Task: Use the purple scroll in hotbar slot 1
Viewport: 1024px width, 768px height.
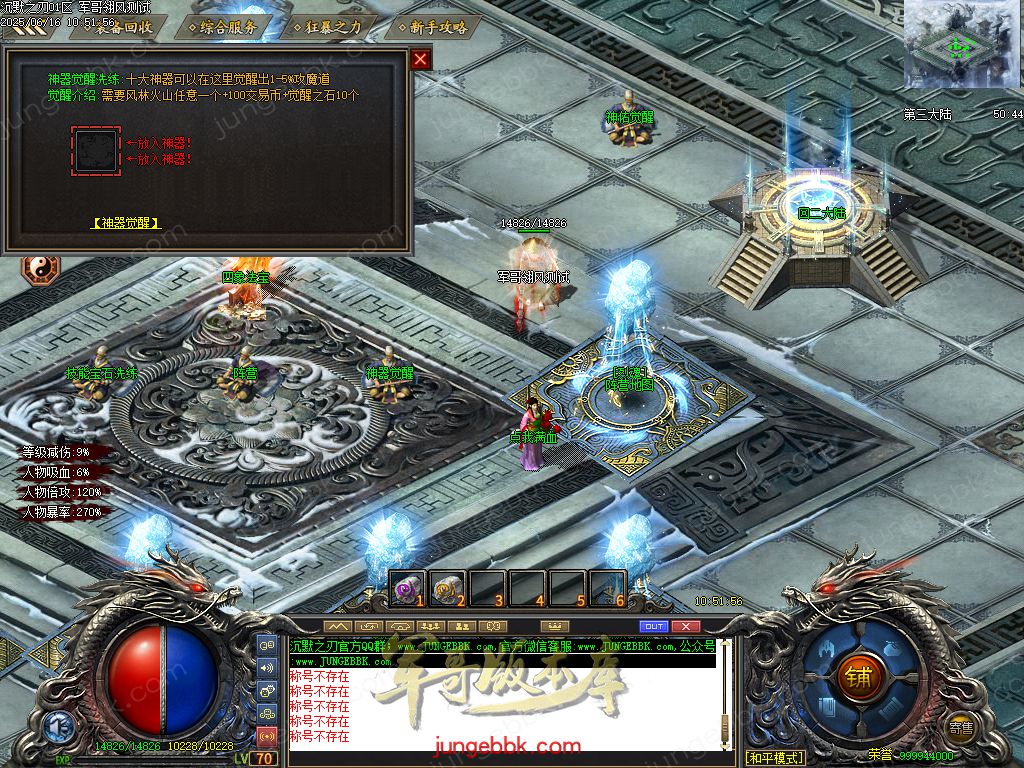Action: tap(405, 588)
